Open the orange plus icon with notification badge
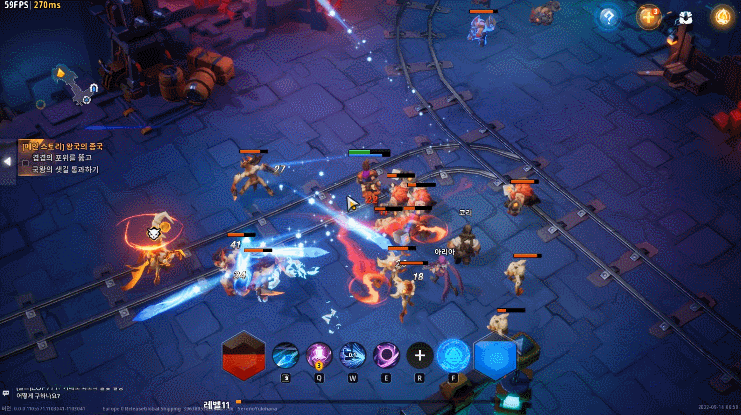Image resolution: width=741 pixels, height=415 pixels. click(648, 16)
